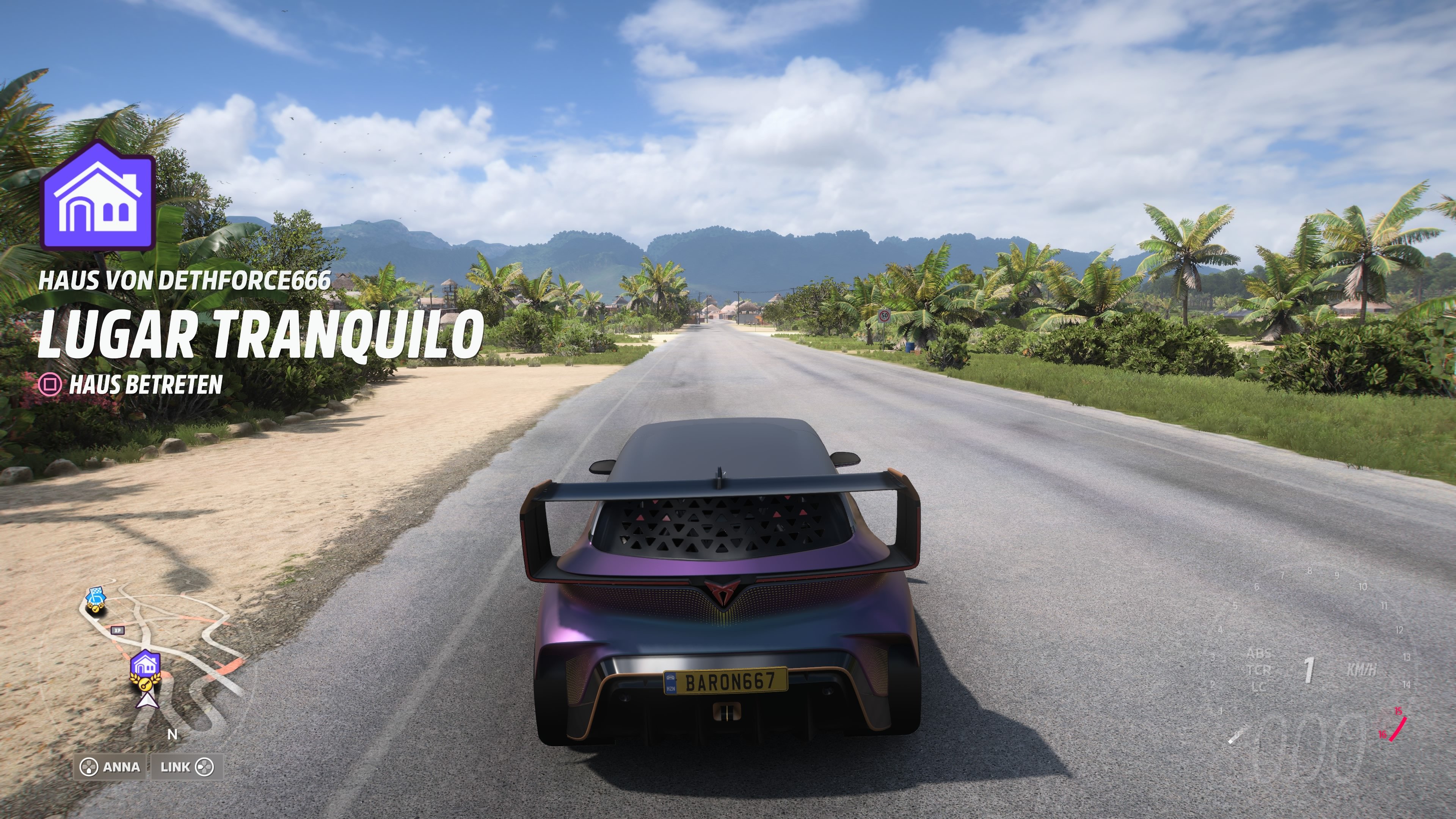
Task: Click the D-pad icon next to ANNA
Action: (x=91, y=767)
